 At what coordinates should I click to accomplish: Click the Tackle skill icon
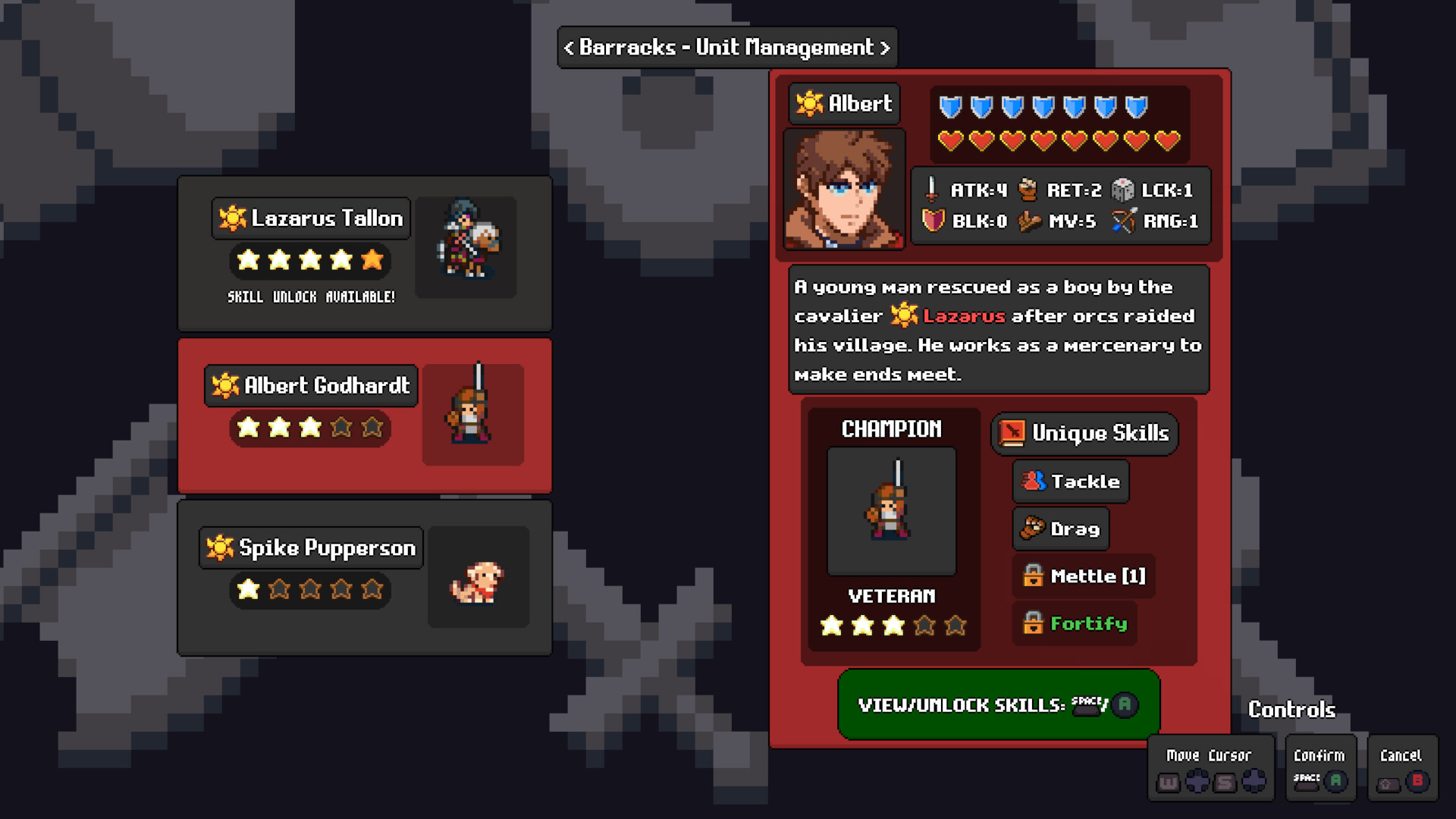coord(1031,482)
